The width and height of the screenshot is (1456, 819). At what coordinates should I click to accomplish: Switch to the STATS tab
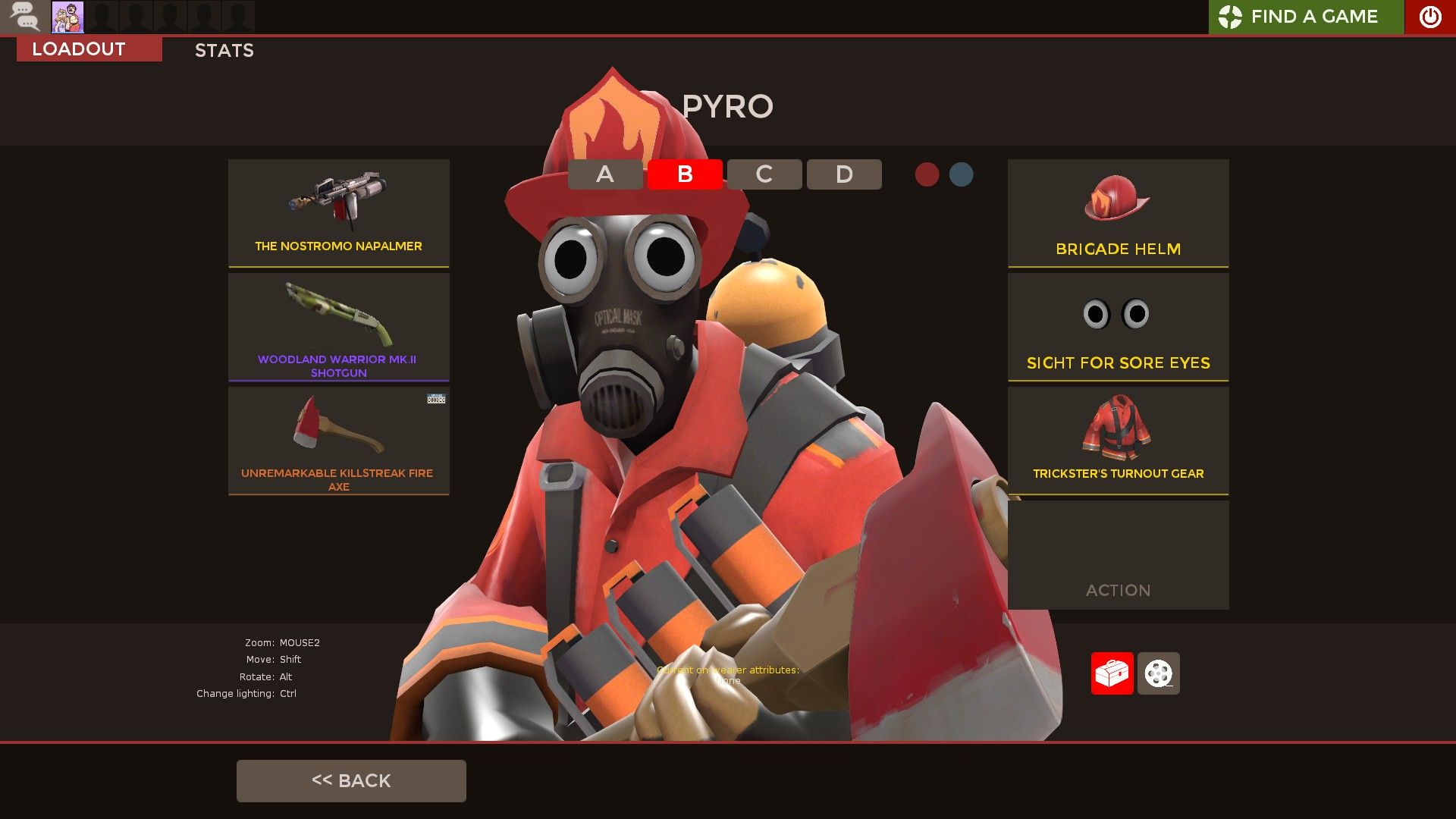point(224,50)
